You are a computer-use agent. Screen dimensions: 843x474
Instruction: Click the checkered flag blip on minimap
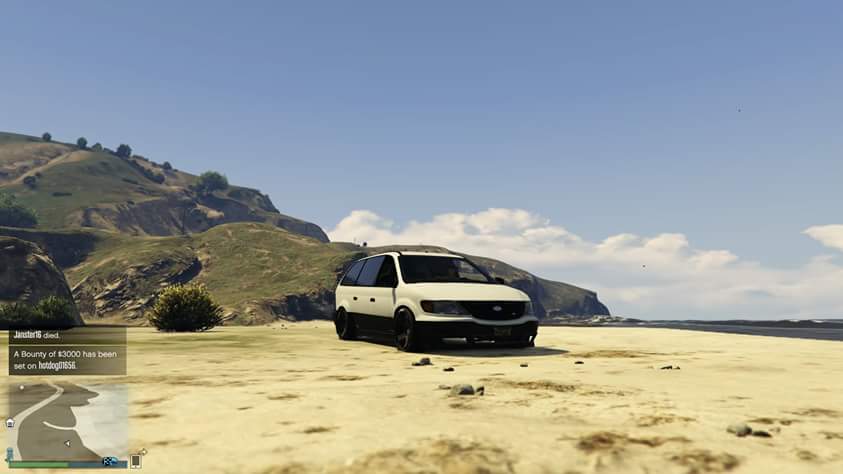coord(109,461)
